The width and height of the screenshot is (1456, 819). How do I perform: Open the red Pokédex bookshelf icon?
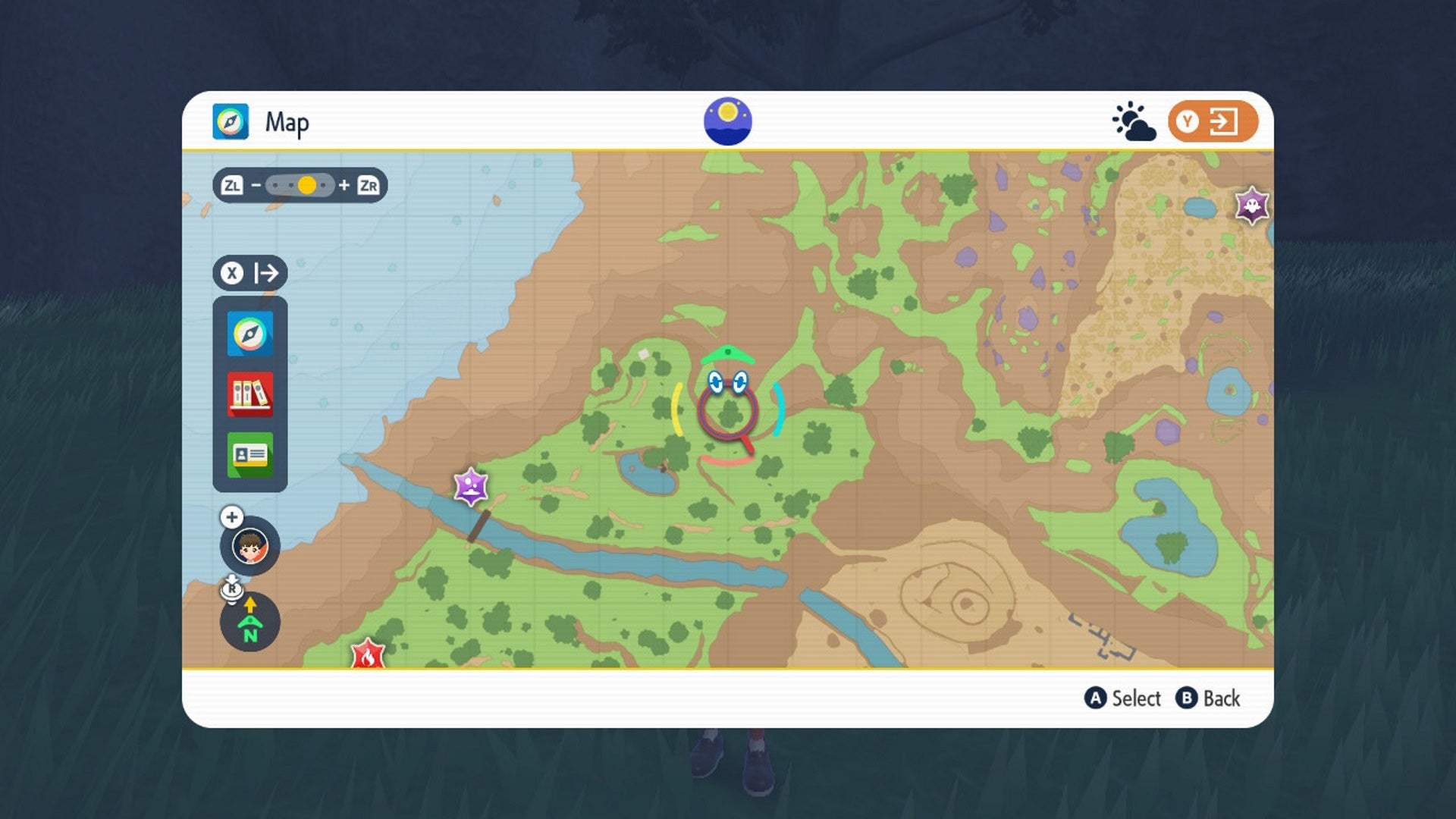coord(249,394)
